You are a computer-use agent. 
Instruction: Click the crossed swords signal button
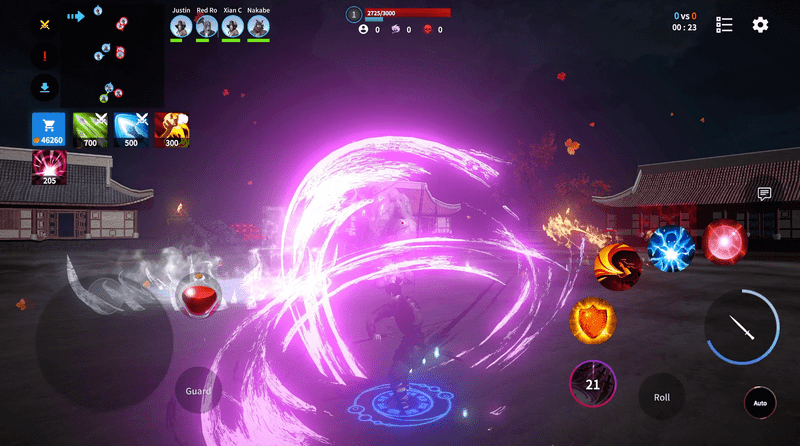[45, 24]
